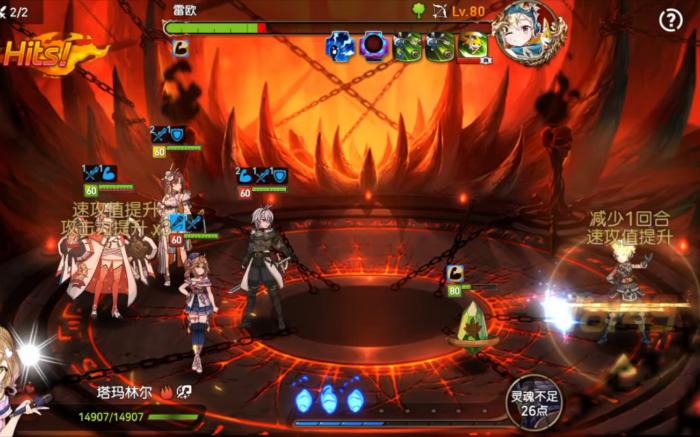Open the help question mark button
Image resolution: width=700 pixels, height=437 pixels.
671,21
